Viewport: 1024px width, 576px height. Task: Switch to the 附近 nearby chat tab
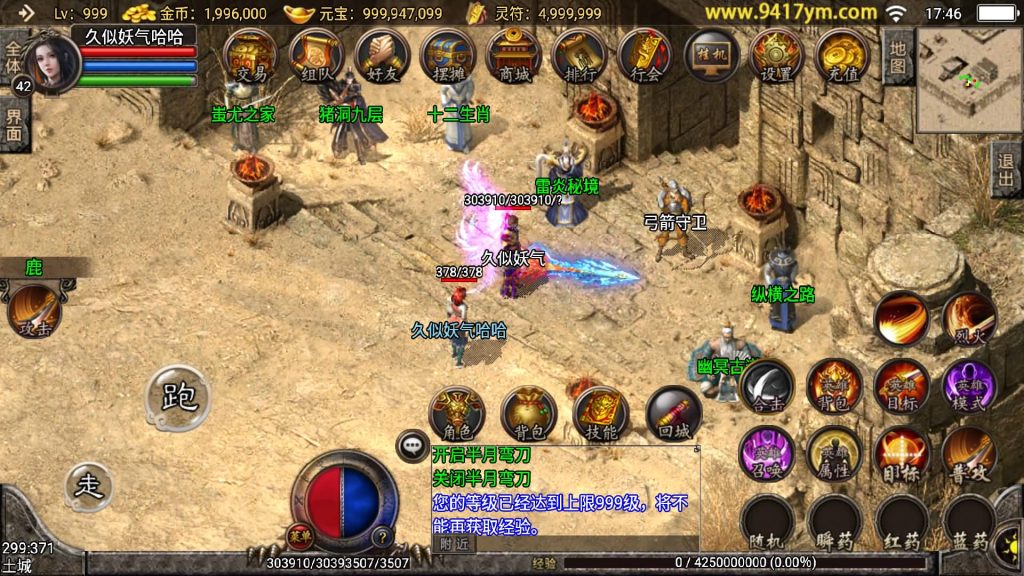pos(454,544)
